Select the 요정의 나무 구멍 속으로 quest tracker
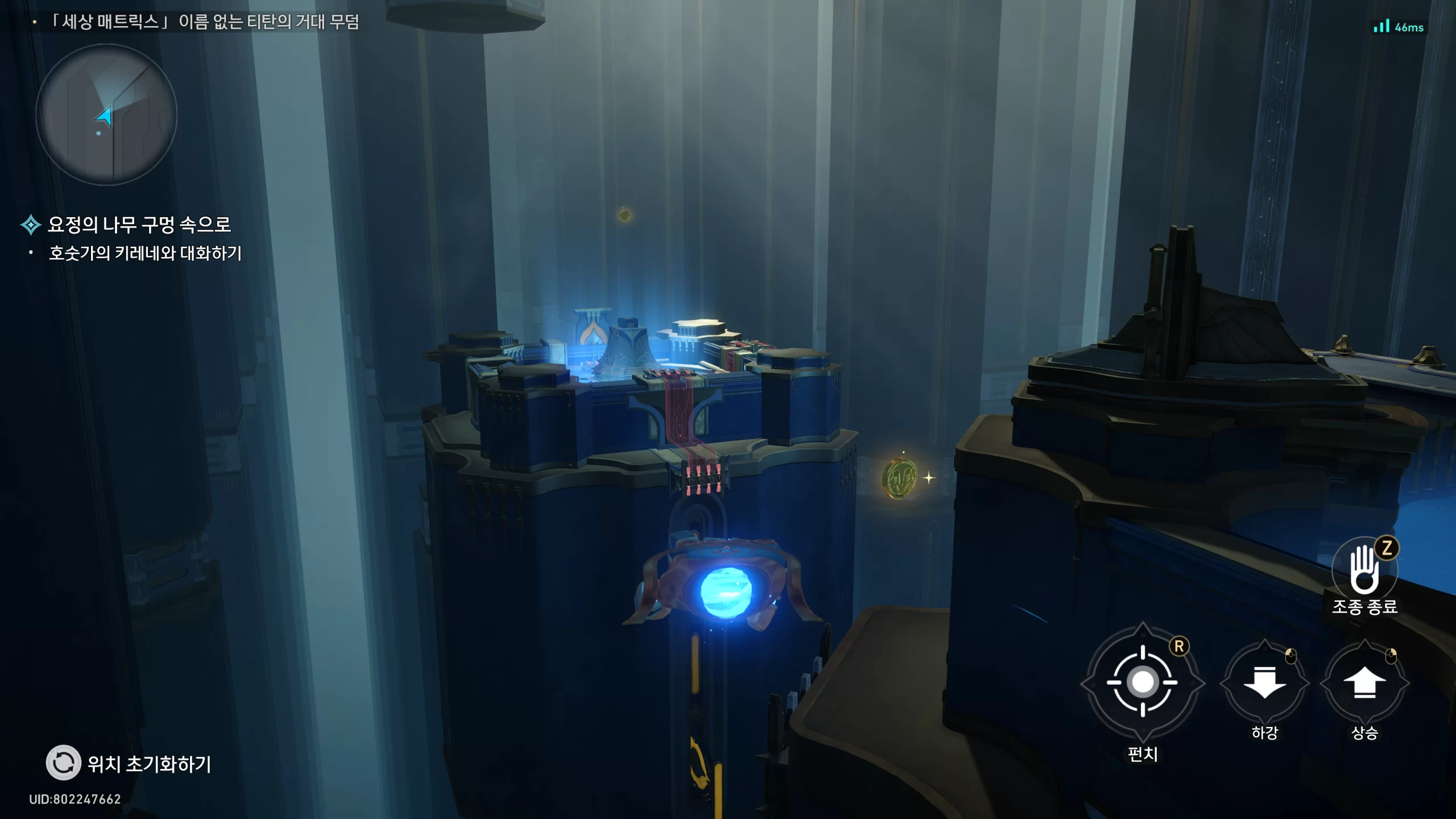 tap(139, 225)
